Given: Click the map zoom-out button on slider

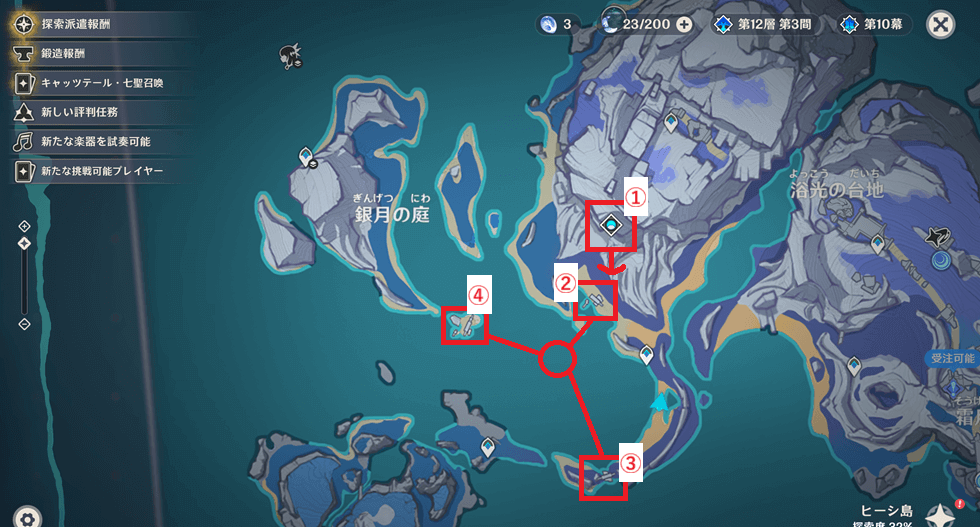Looking at the screenshot, I should tap(24, 324).
